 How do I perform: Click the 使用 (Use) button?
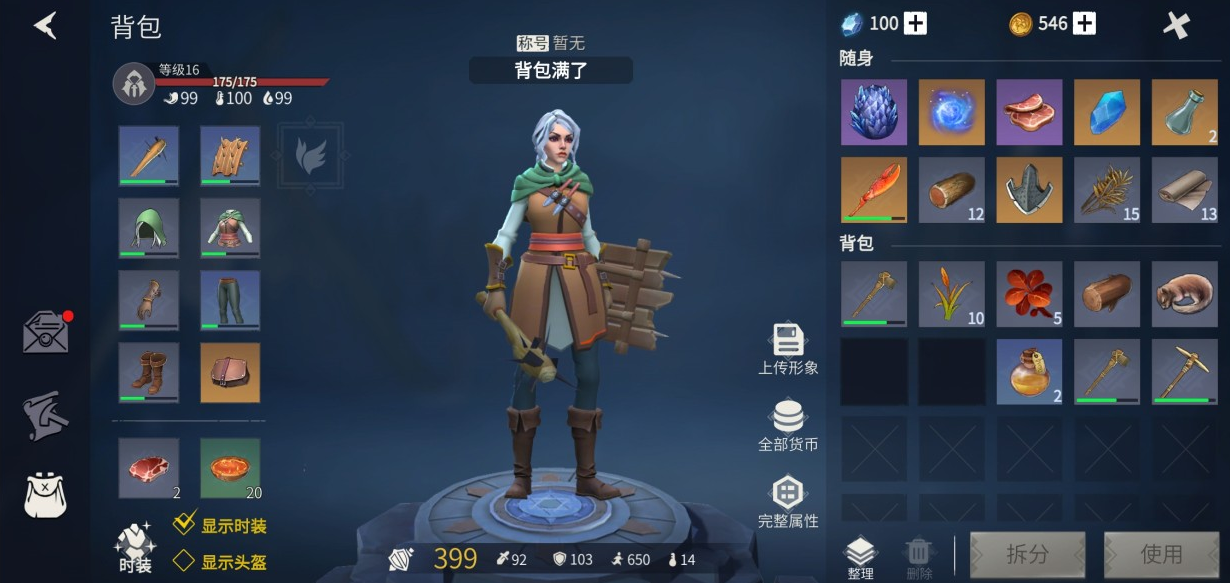[1160, 554]
